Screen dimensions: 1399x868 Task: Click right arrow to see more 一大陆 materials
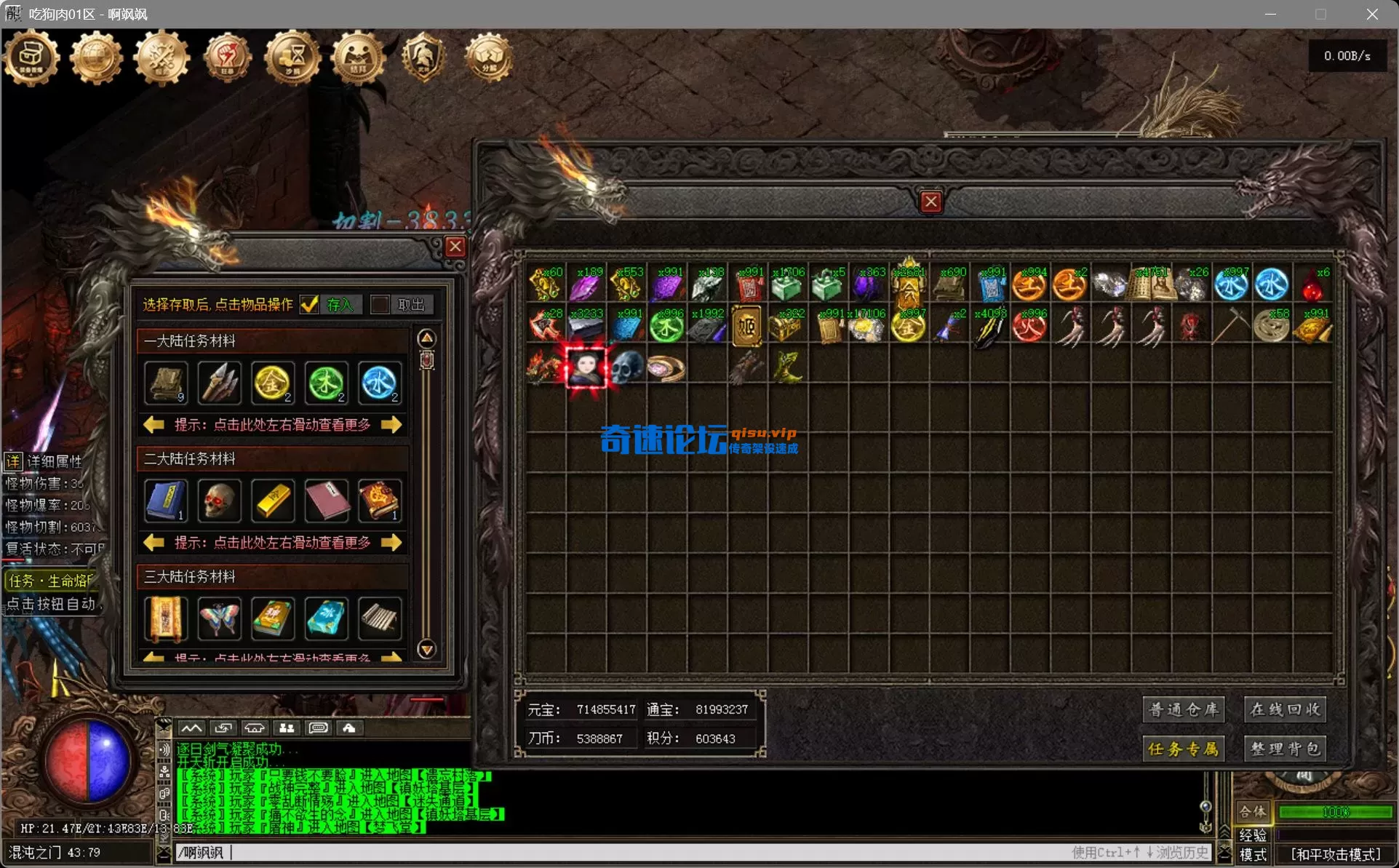point(391,424)
